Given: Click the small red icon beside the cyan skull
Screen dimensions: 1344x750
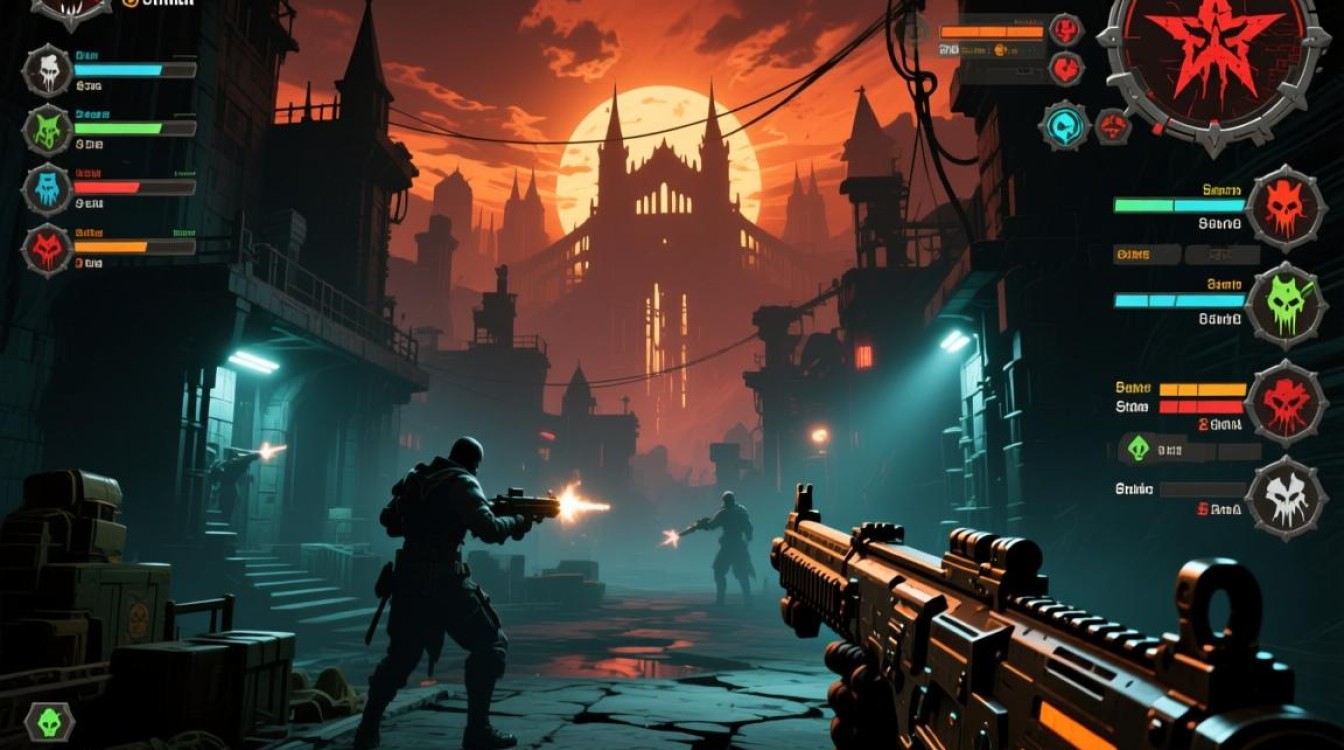Looking at the screenshot, I should pos(1112,127).
